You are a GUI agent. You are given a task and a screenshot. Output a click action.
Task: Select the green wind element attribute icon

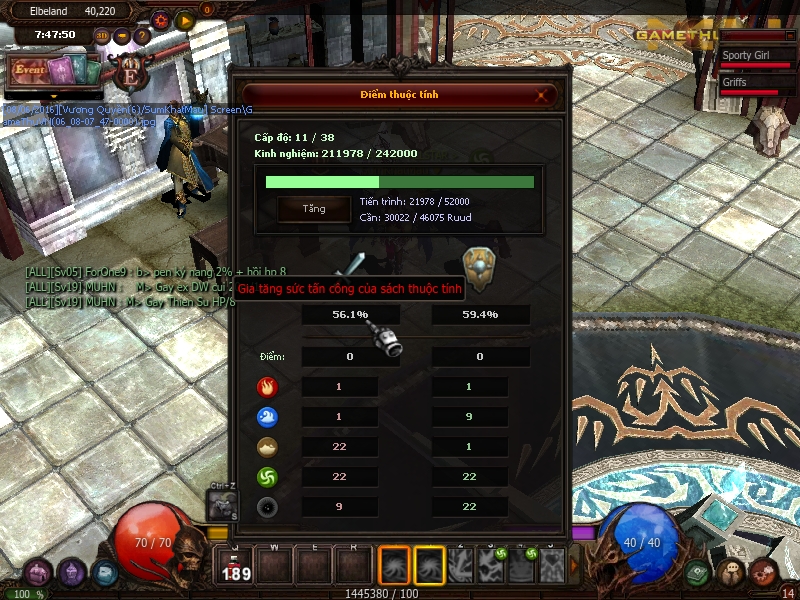267,477
